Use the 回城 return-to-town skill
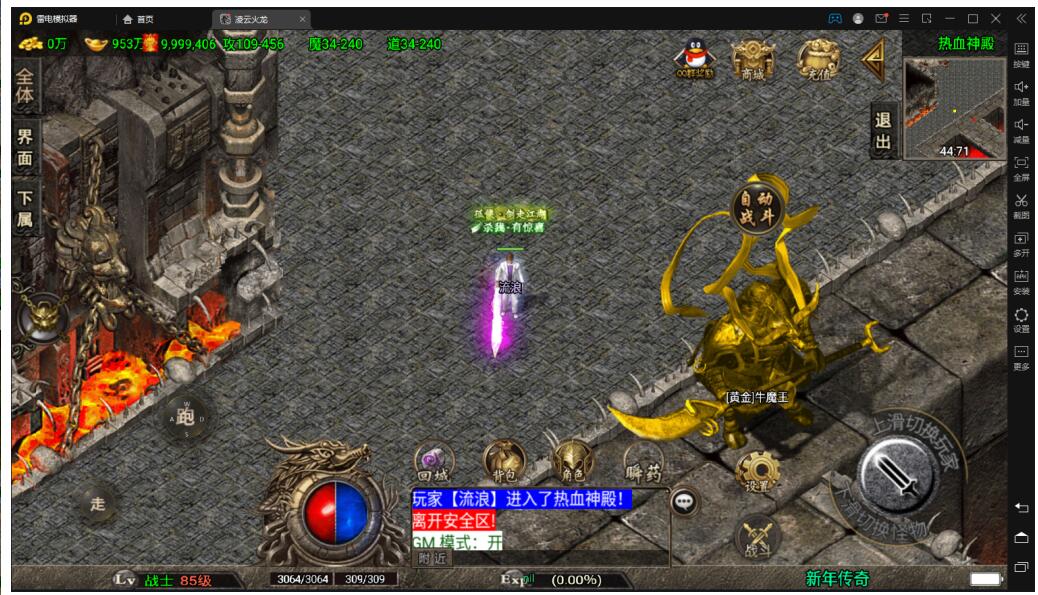The image size is (1038, 595). click(434, 463)
